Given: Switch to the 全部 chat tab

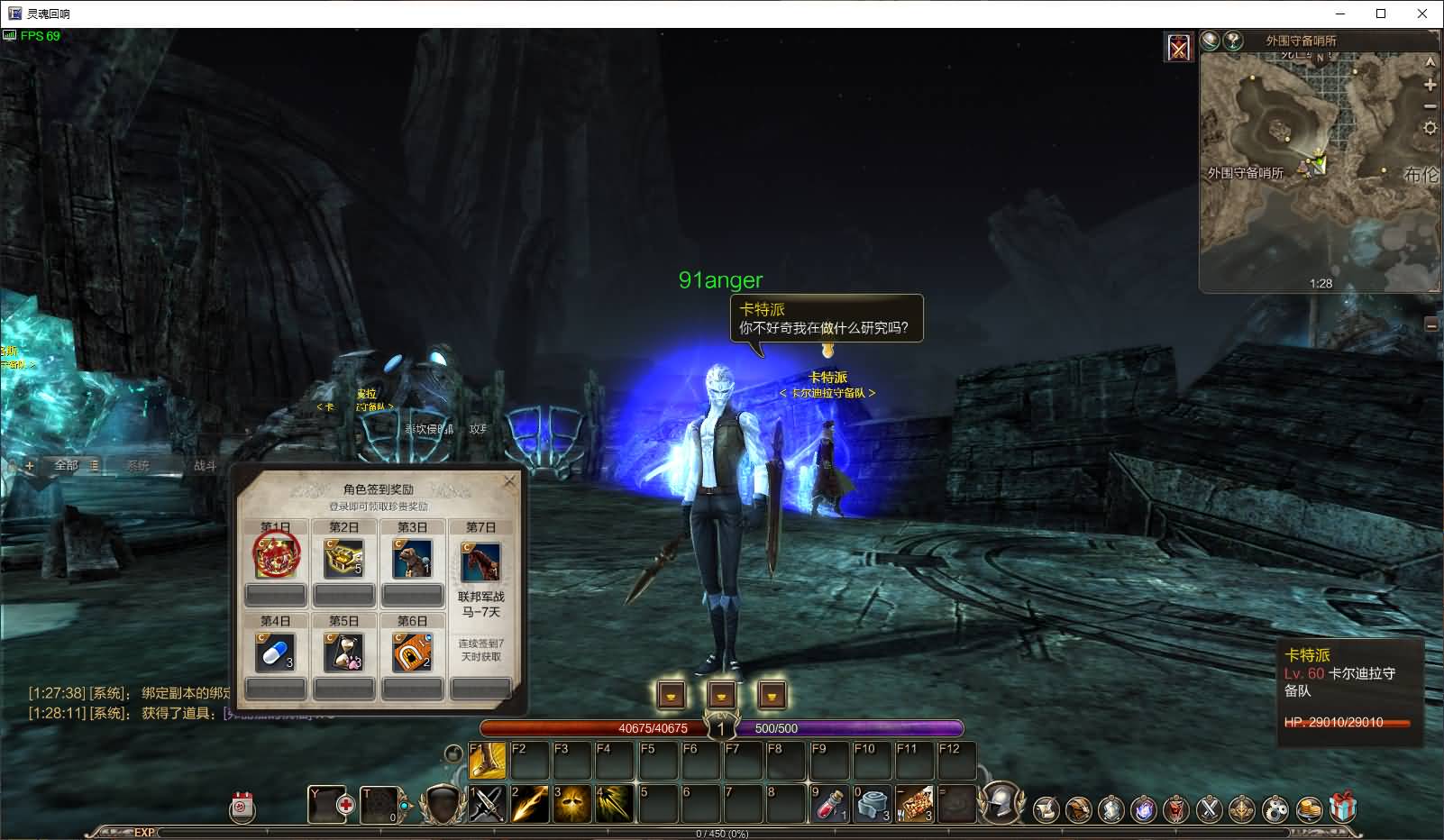Looking at the screenshot, I should 67,465.
